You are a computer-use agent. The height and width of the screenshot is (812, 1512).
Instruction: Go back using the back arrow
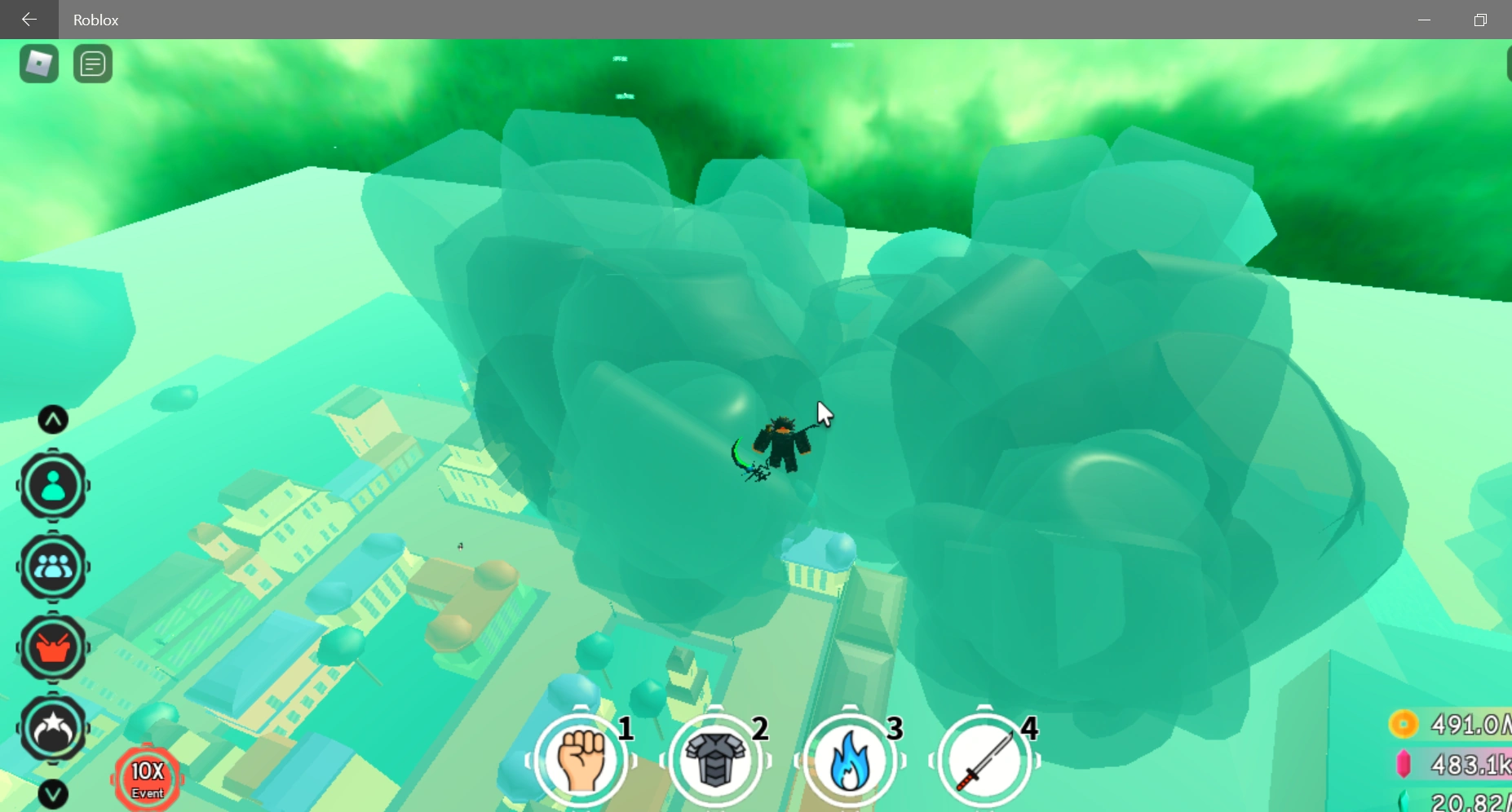(29, 19)
